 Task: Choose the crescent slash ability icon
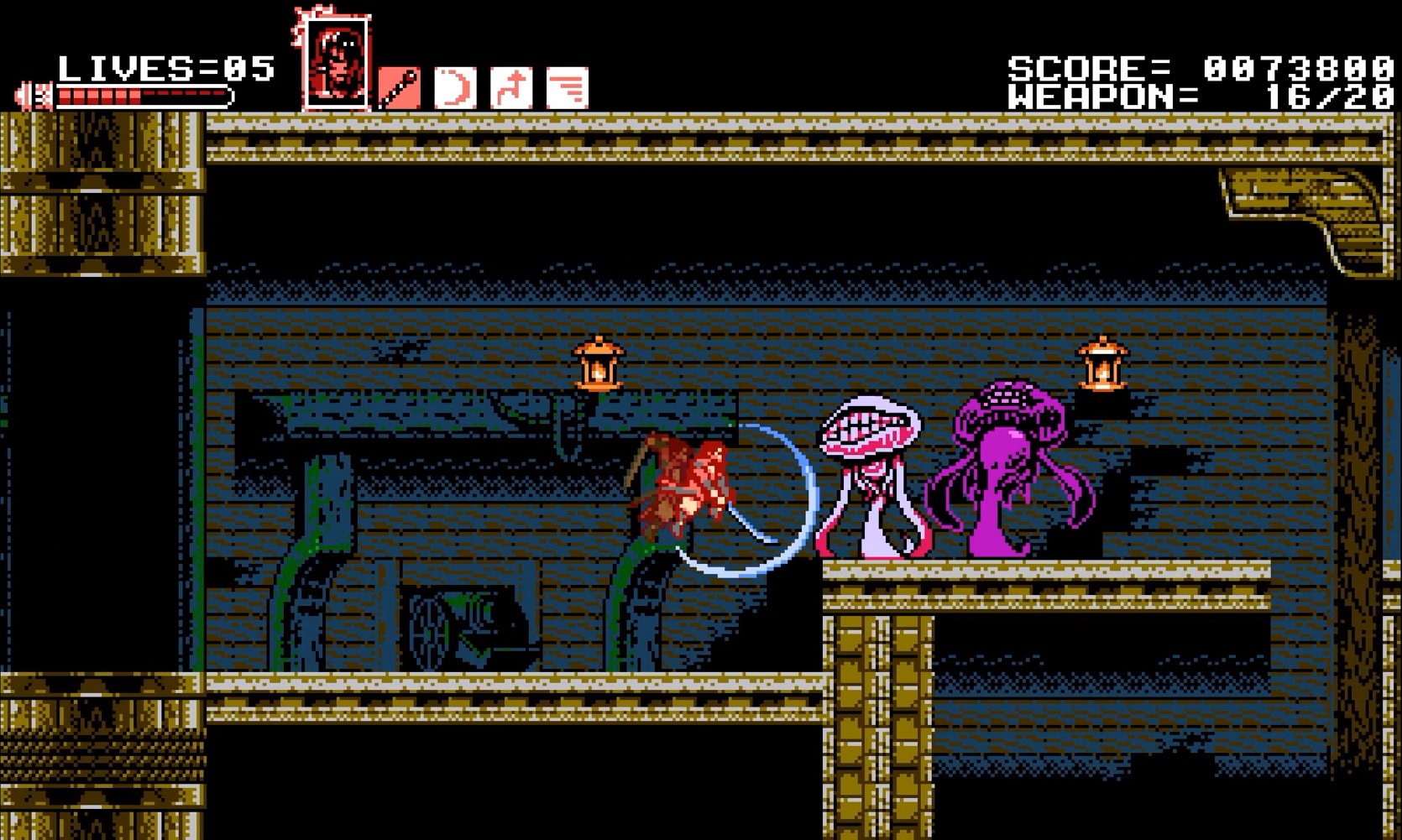click(x=455, y=87)
